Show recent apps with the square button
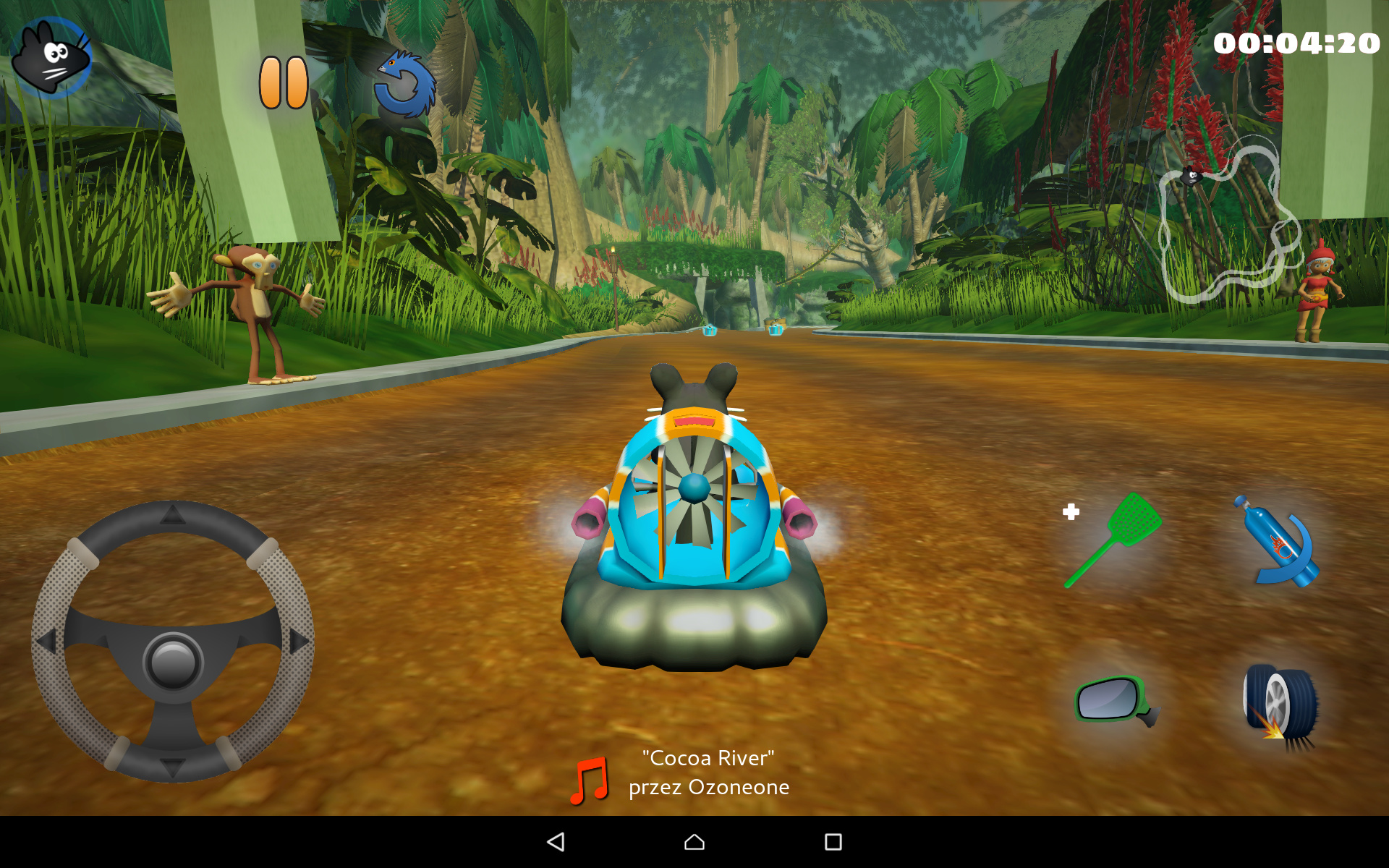The width and height of the screenshot is (1389, 868). pos(833,841)
